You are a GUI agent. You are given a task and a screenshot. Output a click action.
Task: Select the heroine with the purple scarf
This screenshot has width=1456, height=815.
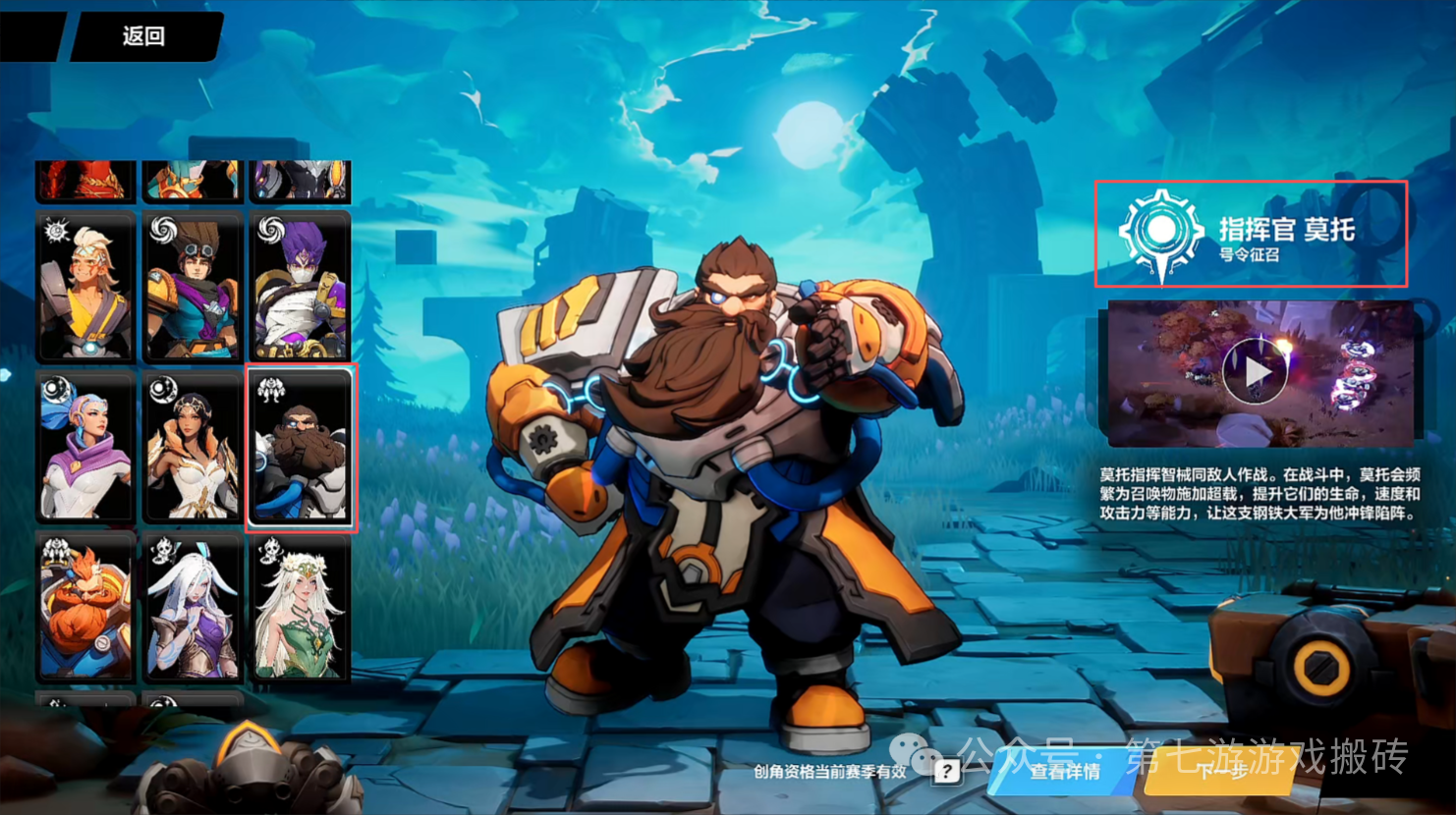(x=86, y=447)
